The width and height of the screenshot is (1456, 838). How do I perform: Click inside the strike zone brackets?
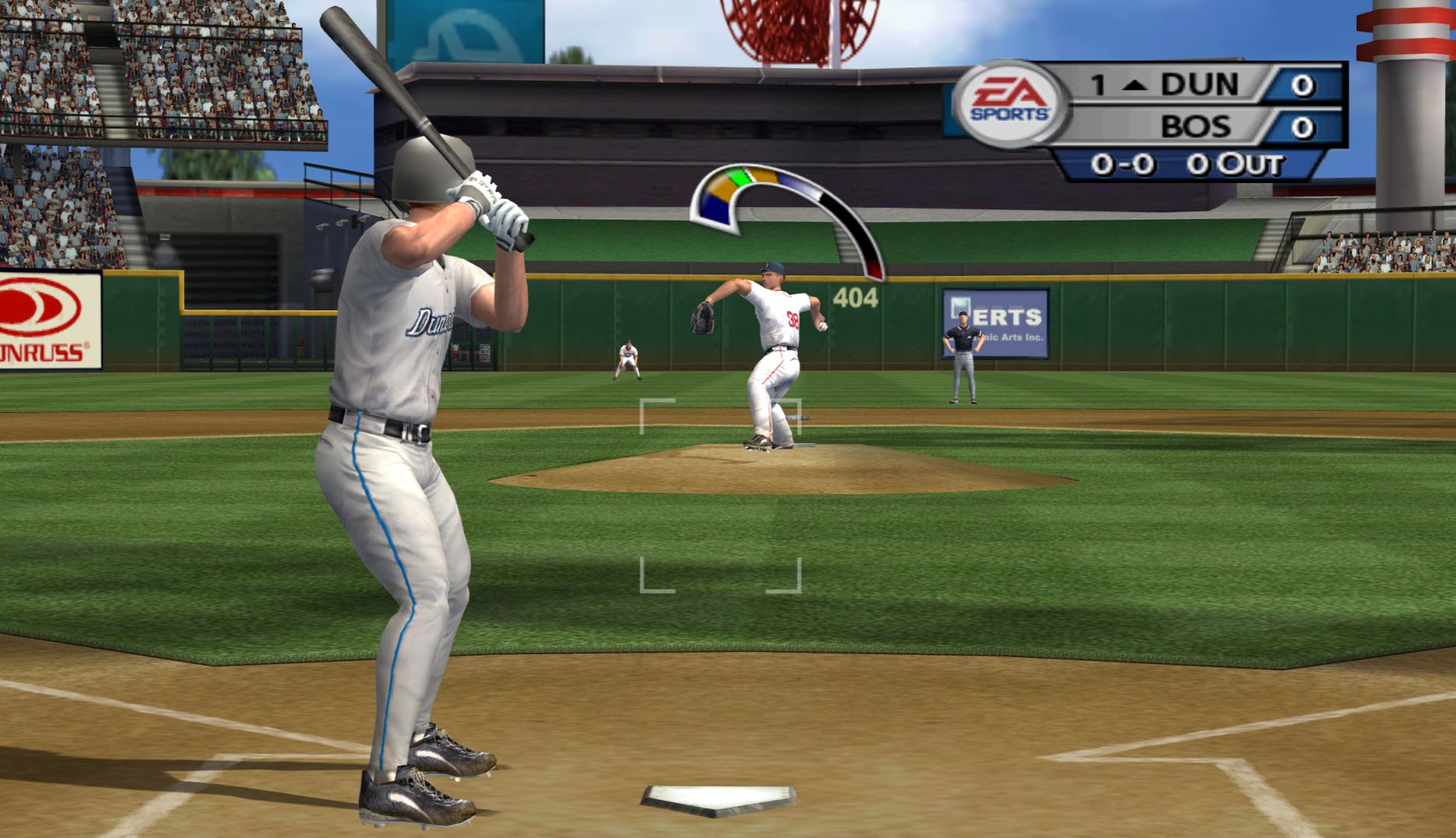[x=720, y=495]
